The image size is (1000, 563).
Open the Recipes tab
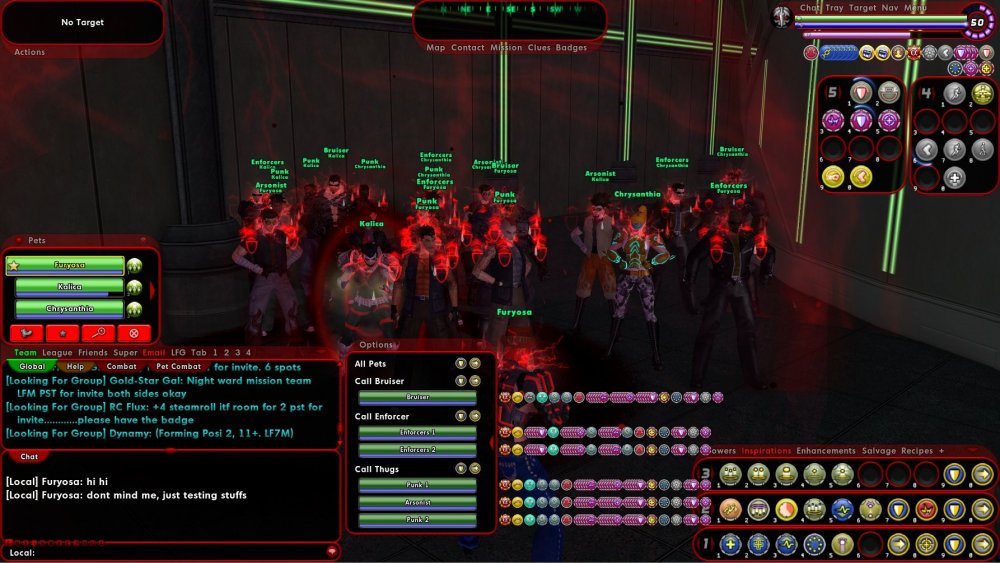(x=917, y=451)
